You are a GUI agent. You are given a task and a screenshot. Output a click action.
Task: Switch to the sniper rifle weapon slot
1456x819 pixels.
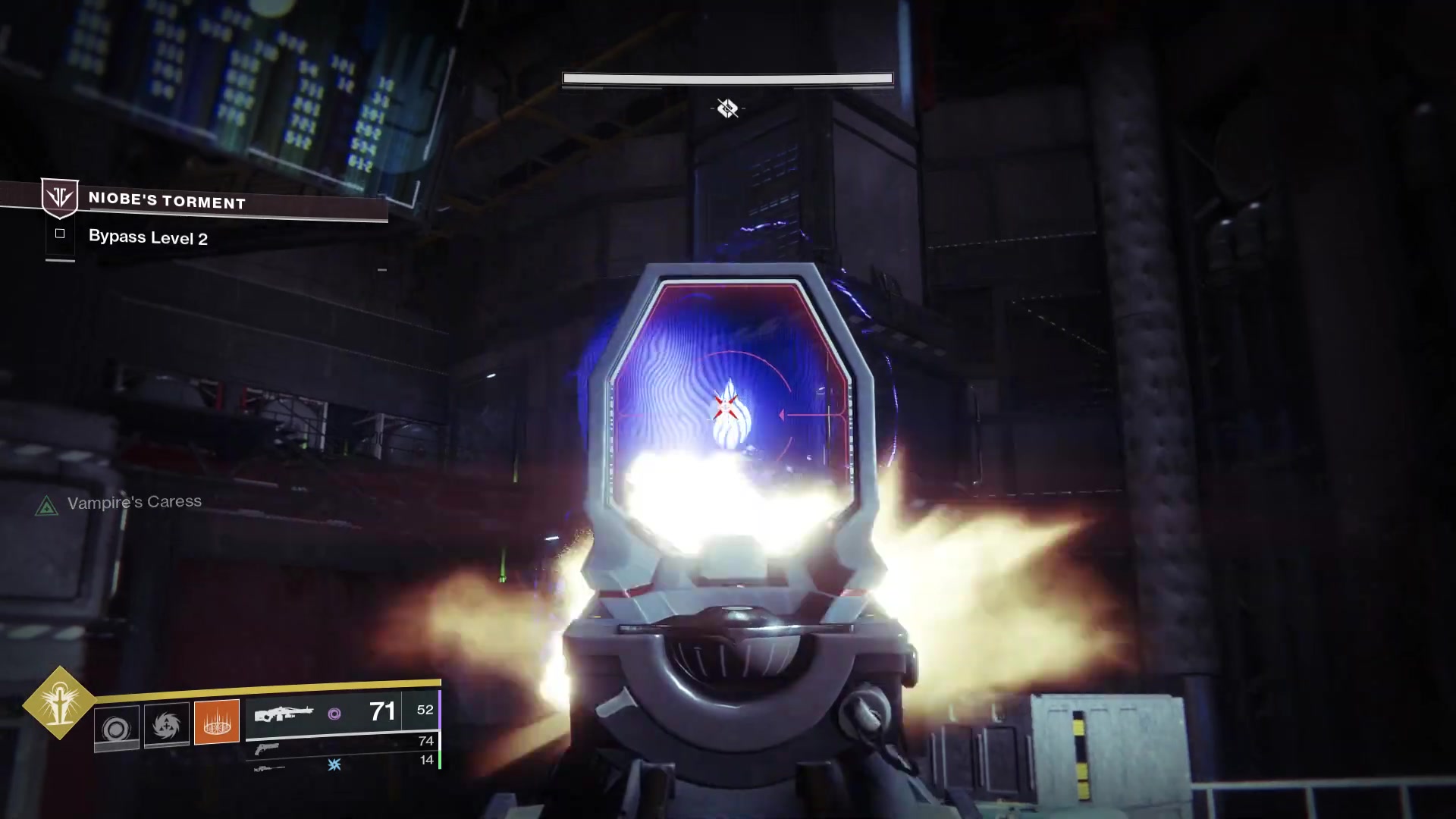pyautogui.click(x=270, y=768)
